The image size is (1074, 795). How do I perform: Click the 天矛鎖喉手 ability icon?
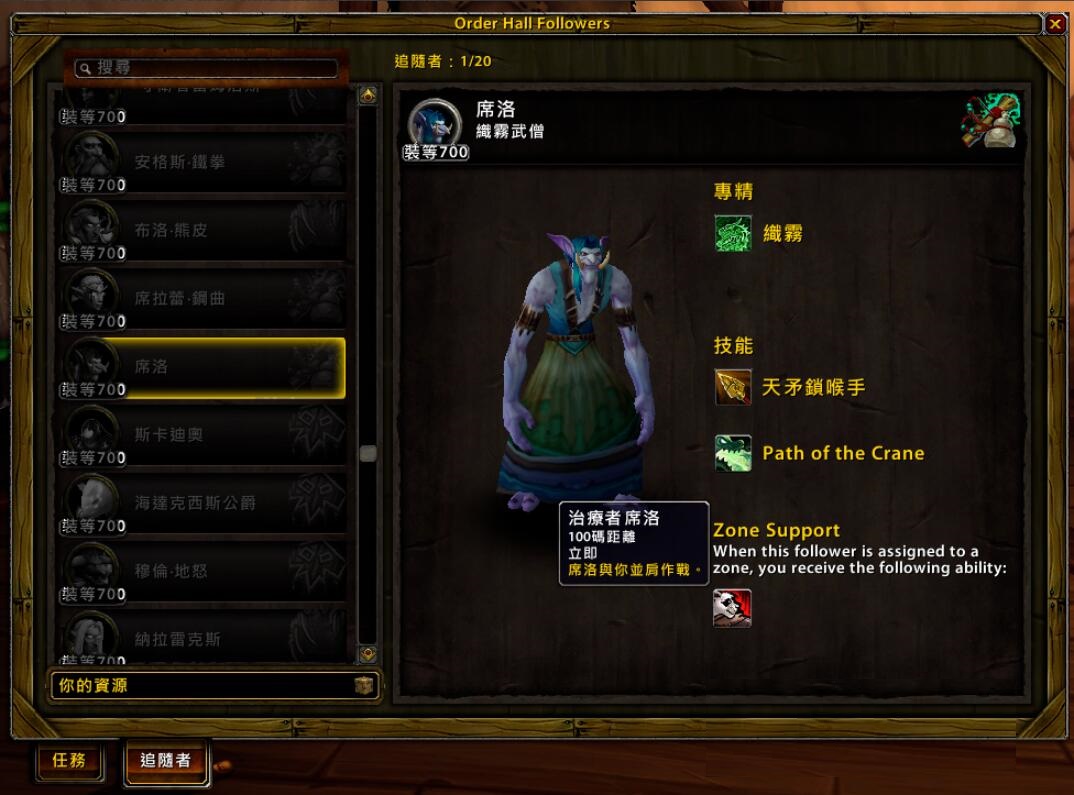[x=733, y=387]
